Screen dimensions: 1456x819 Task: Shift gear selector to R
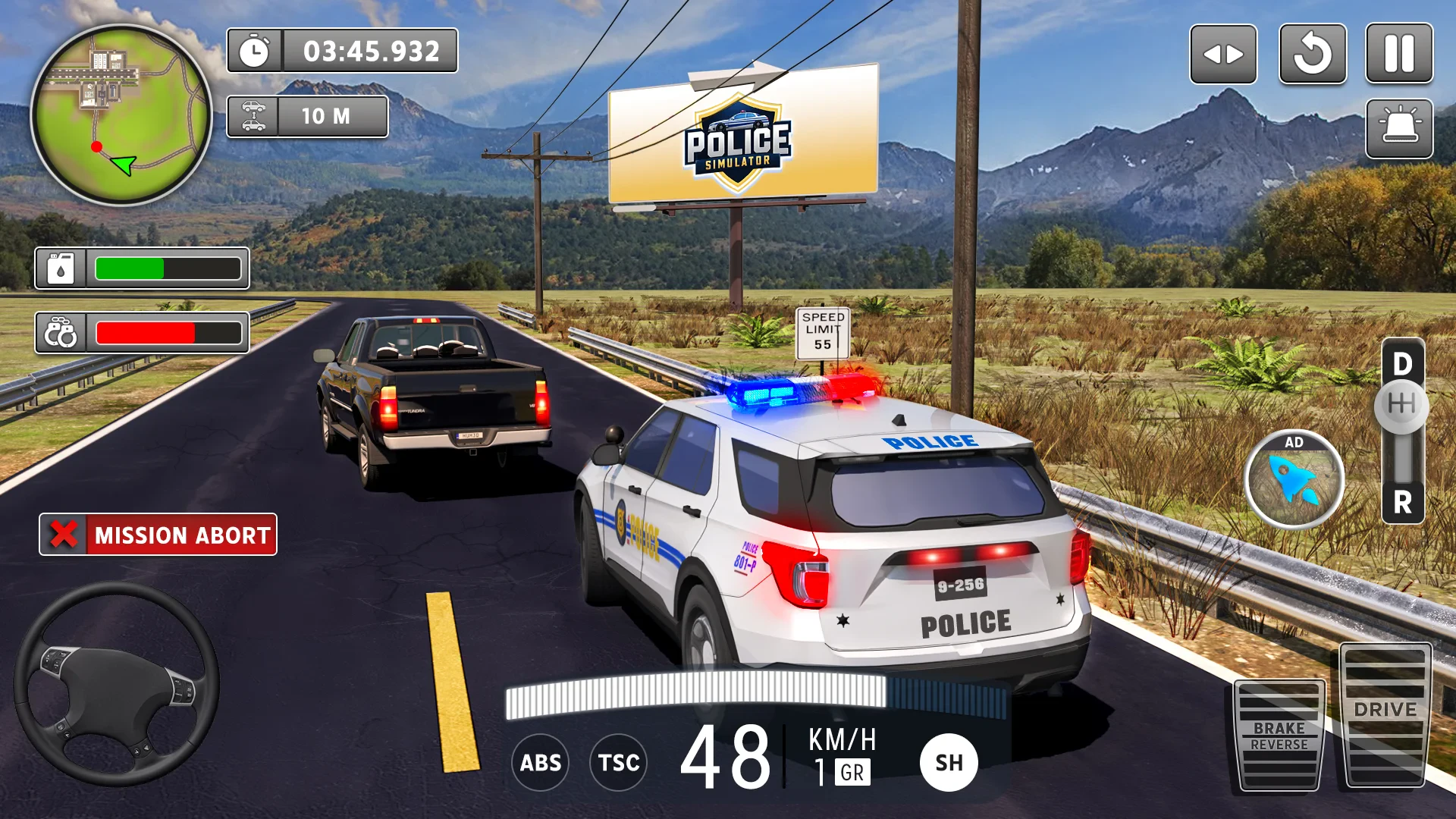pyautogui.click(x=1403, y=502)
